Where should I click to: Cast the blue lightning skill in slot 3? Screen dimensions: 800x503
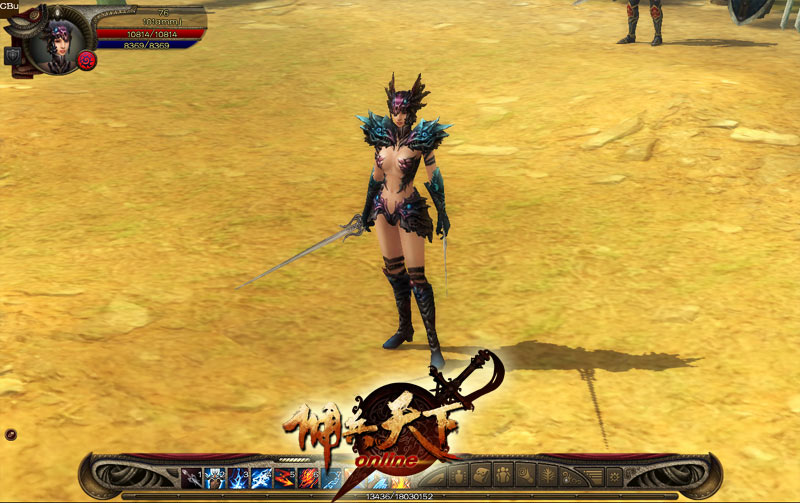click(x=239, y=477)
